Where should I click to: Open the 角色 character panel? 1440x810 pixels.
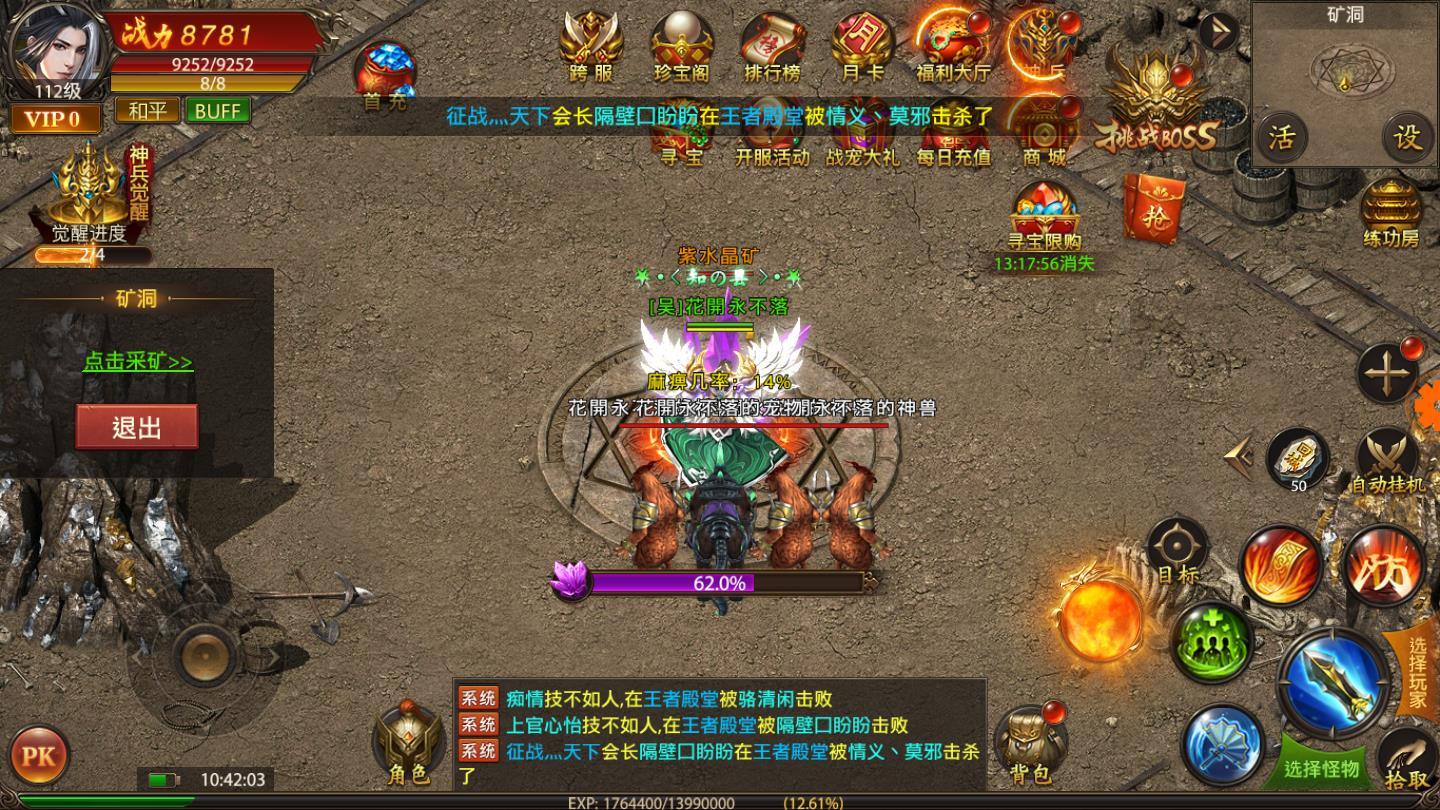click(x=407, y=740)
